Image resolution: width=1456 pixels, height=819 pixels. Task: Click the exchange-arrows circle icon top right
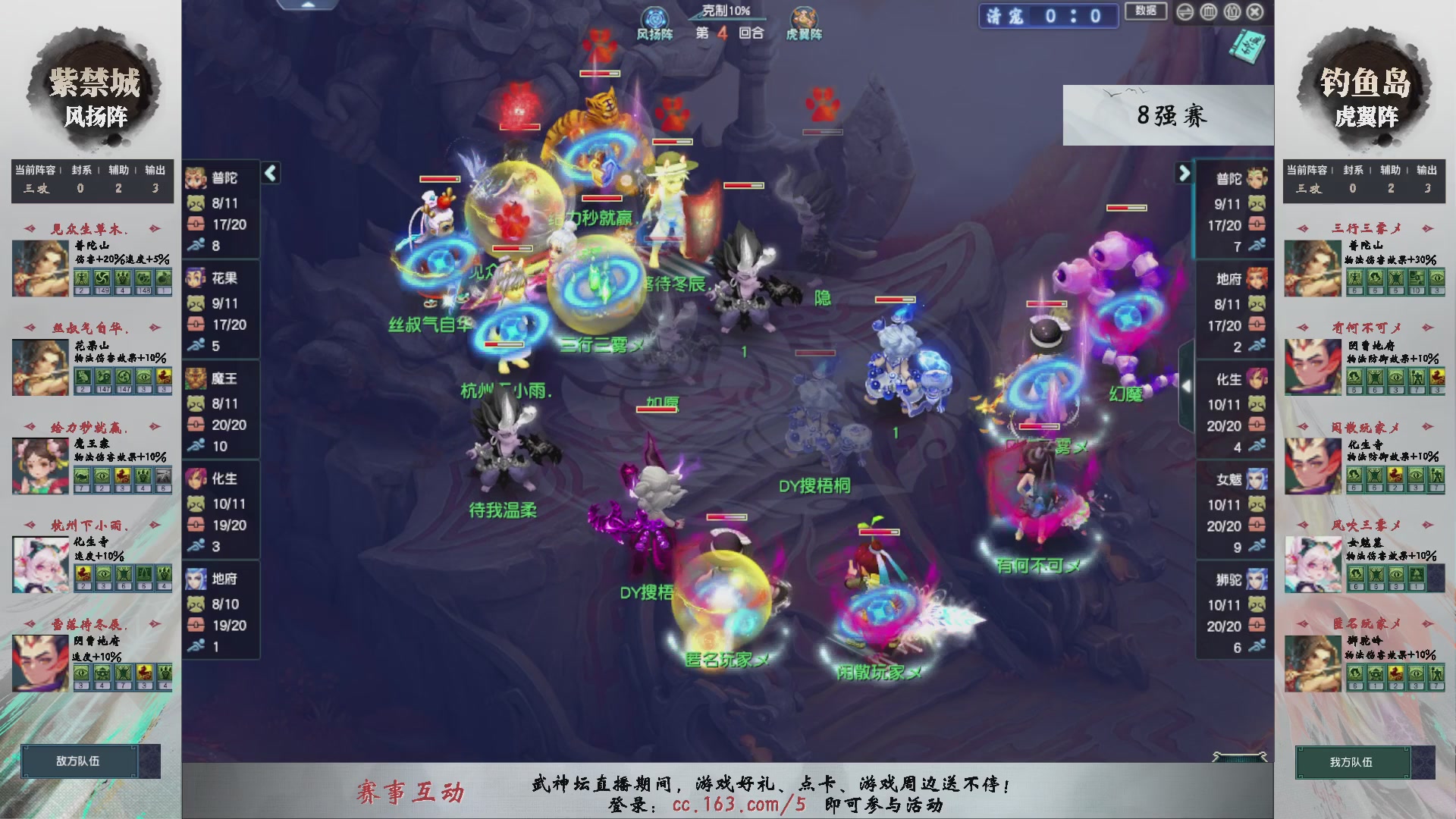point(1185,11)
